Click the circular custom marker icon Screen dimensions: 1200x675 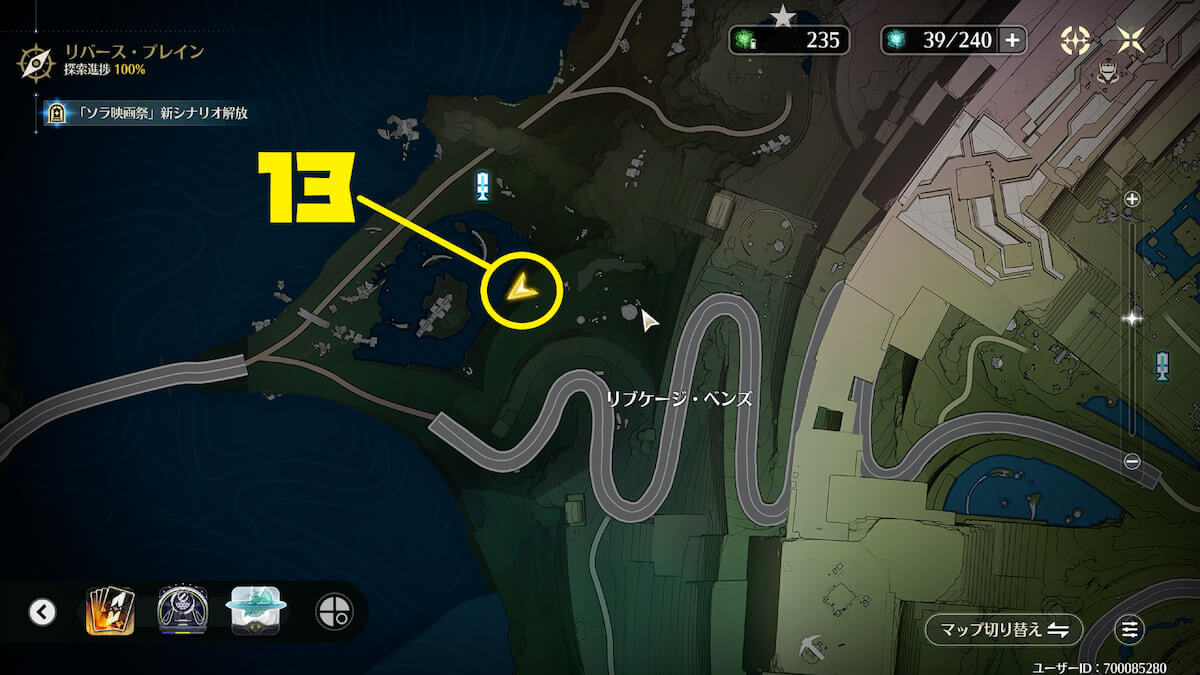coord(332,611)
